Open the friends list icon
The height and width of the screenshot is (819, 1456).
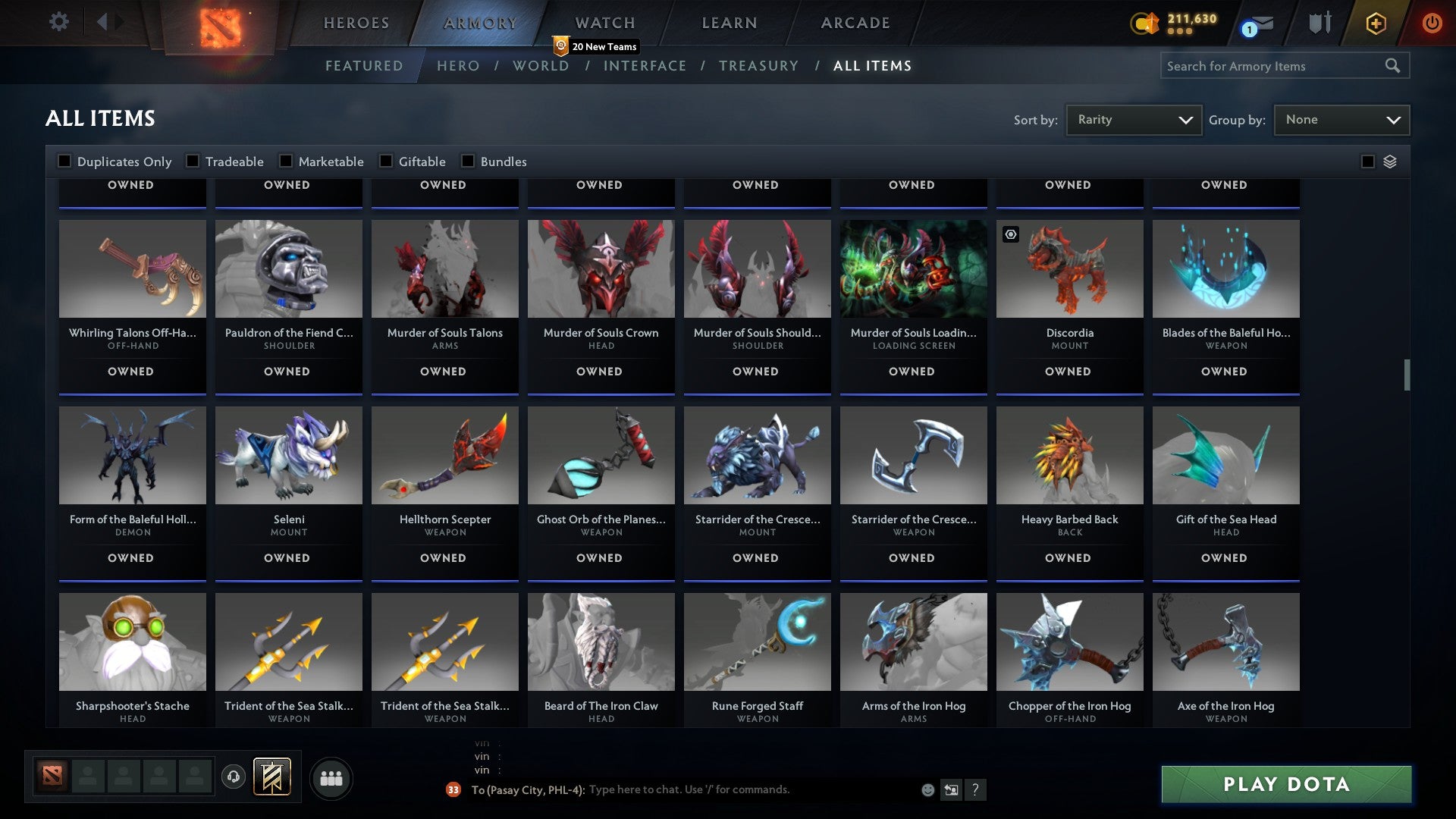[x=331, y=777]
